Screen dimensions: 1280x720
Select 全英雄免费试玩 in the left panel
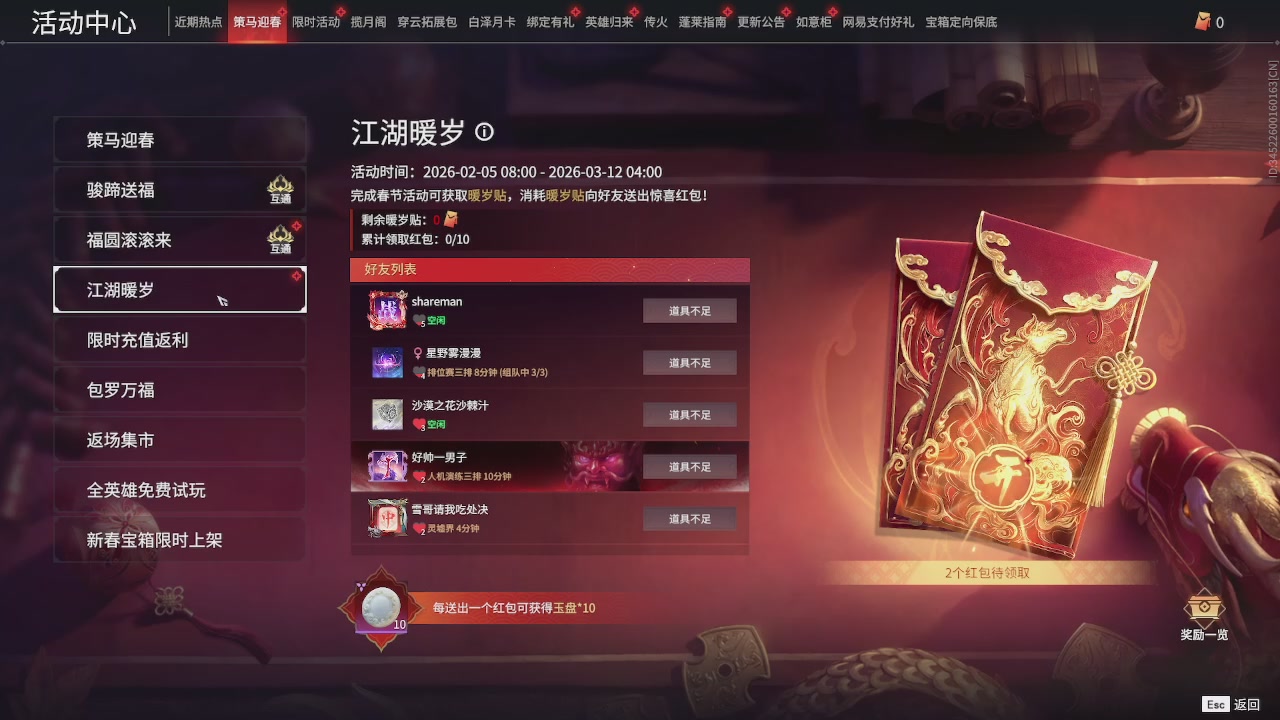(x=179, y=490)
